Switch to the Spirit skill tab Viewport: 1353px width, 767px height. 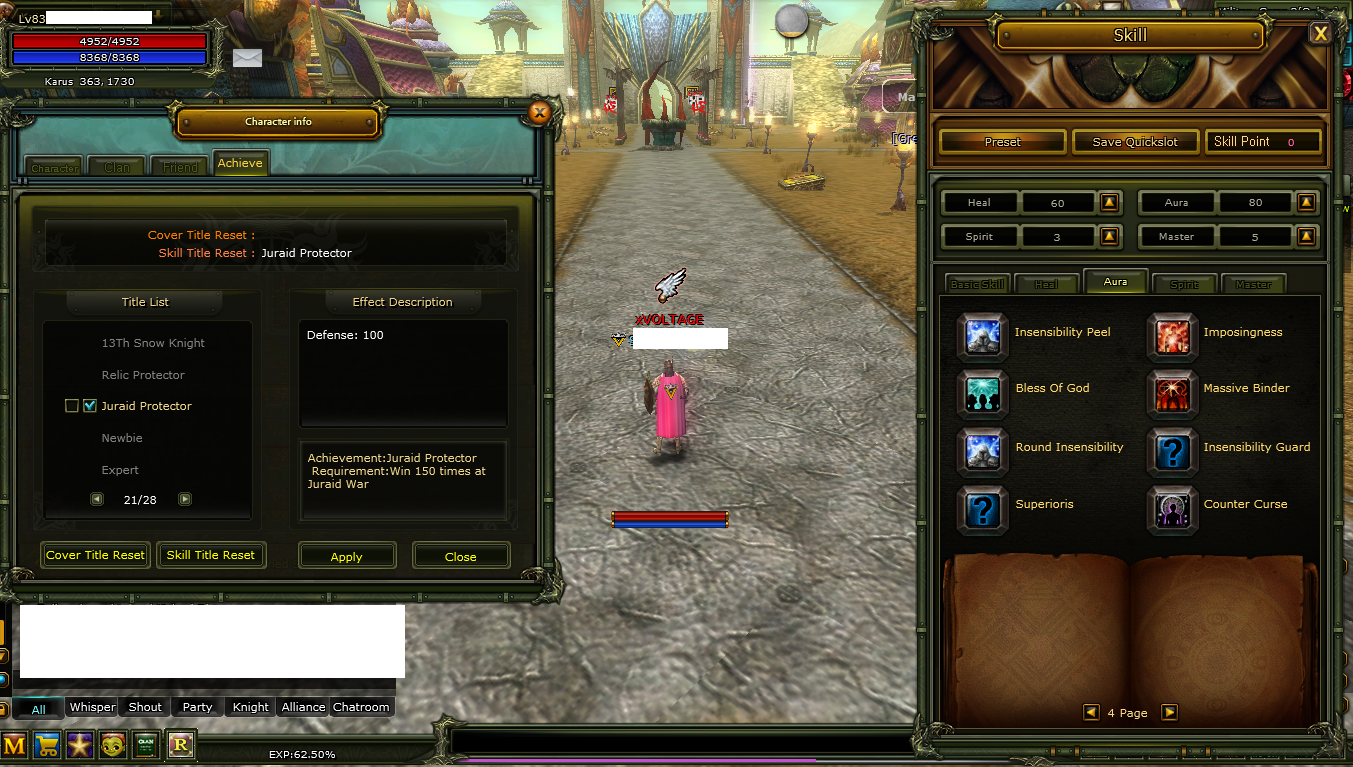[1184, 283]
